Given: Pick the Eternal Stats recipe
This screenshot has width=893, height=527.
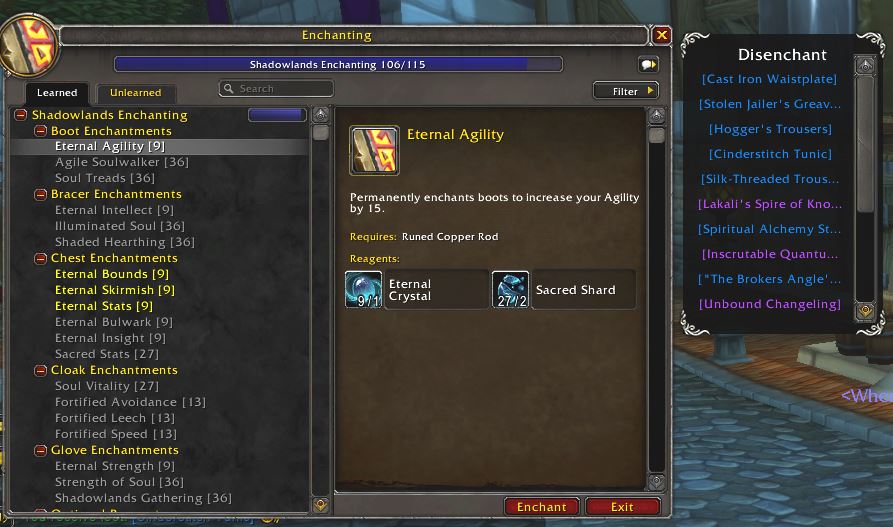Looking at the screenshot, I should pyautogui.click(x=104, y=306).
